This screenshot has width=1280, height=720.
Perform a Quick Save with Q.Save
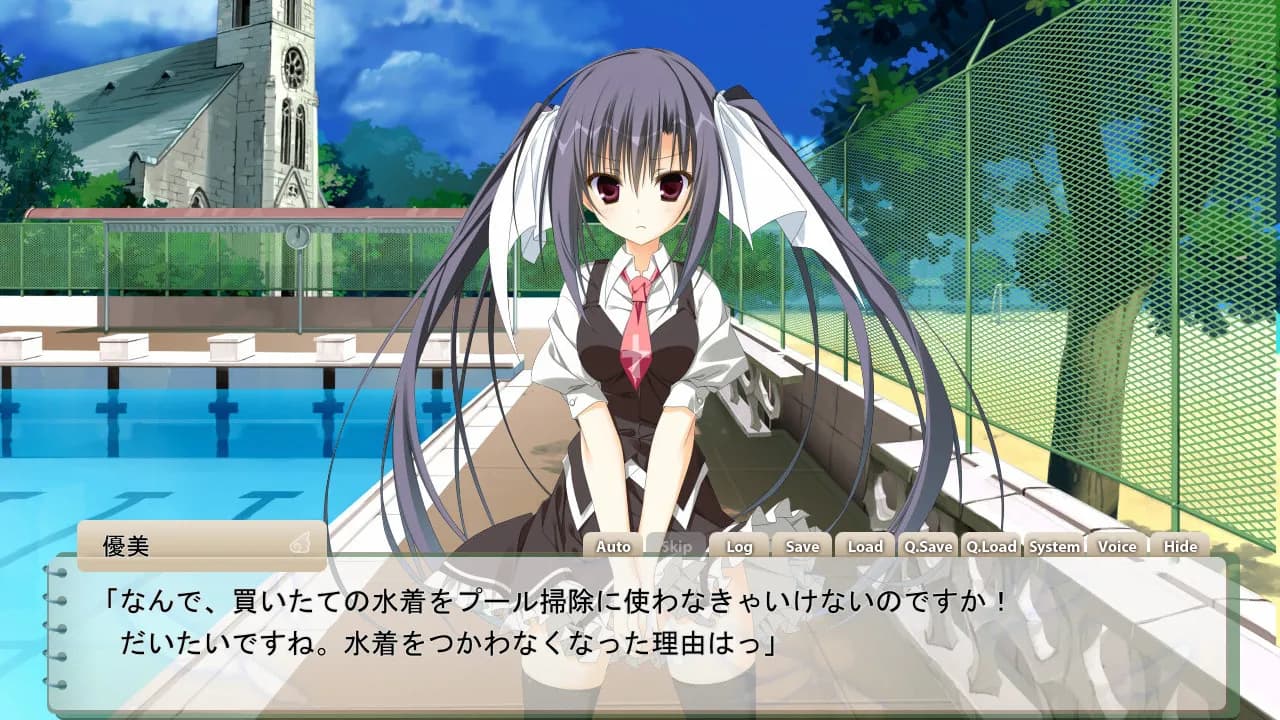[927, 547]
